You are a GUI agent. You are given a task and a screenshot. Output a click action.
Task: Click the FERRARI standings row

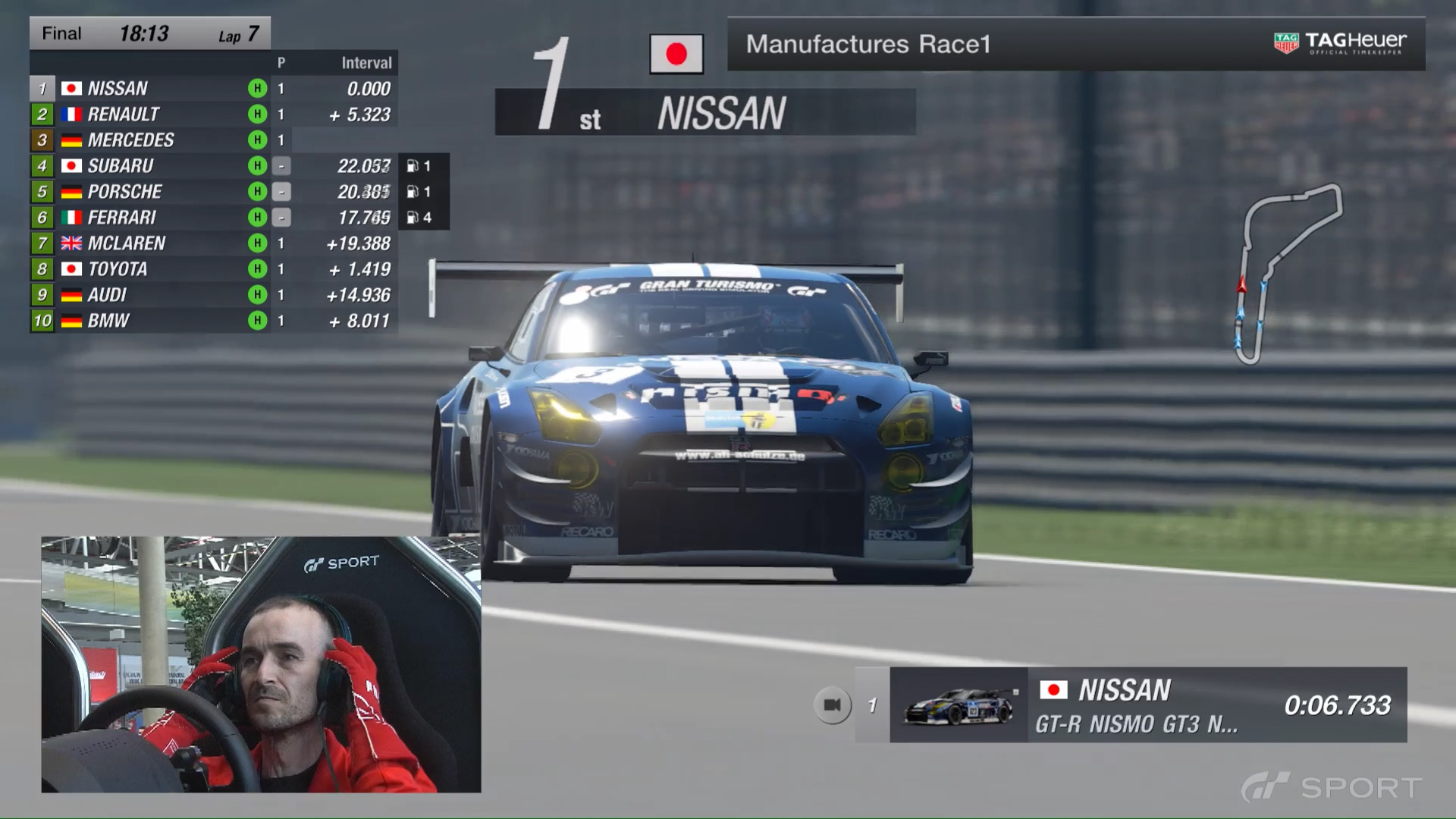(x=213, y=218)
